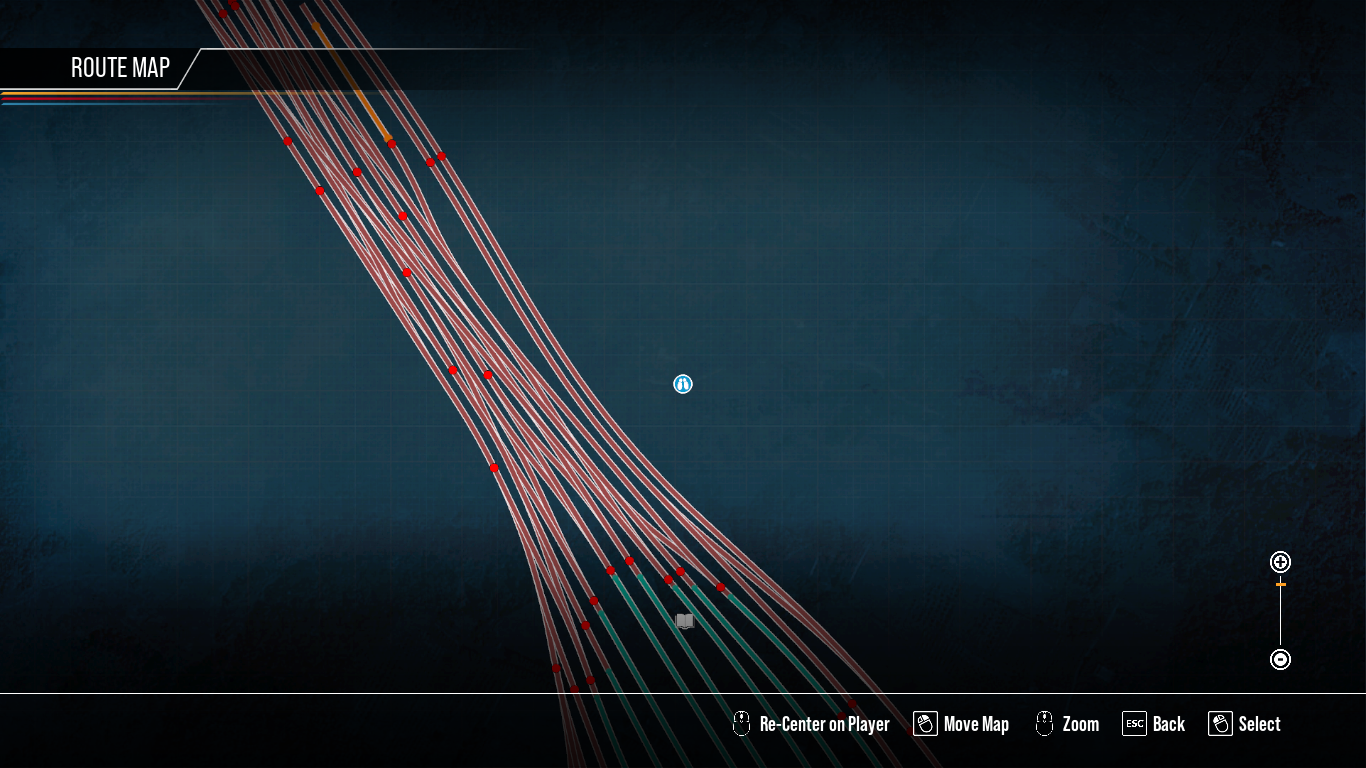Viewport: 1366px width, 768px height.
Task: Click the zoom-in plus button
Action: coord(1280,562)
